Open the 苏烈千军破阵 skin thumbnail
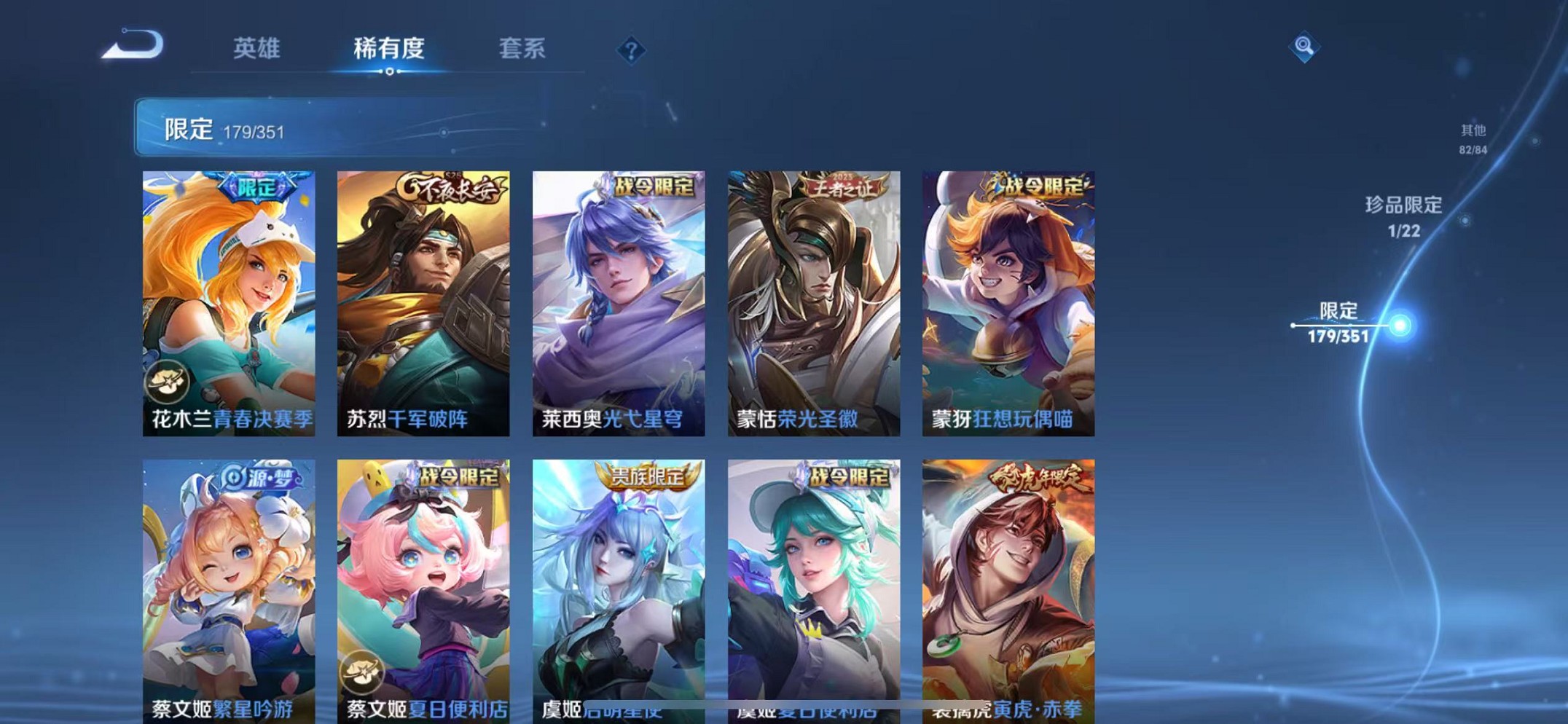1568x724 pixels. pyautogui.click(x=423, y=301)
